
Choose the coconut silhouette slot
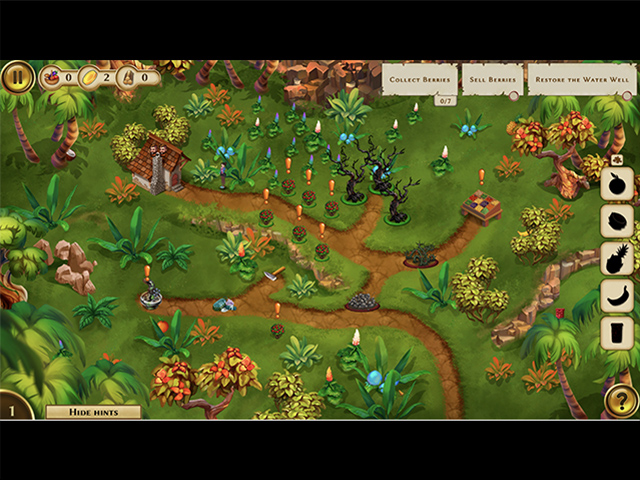[617, 221]
